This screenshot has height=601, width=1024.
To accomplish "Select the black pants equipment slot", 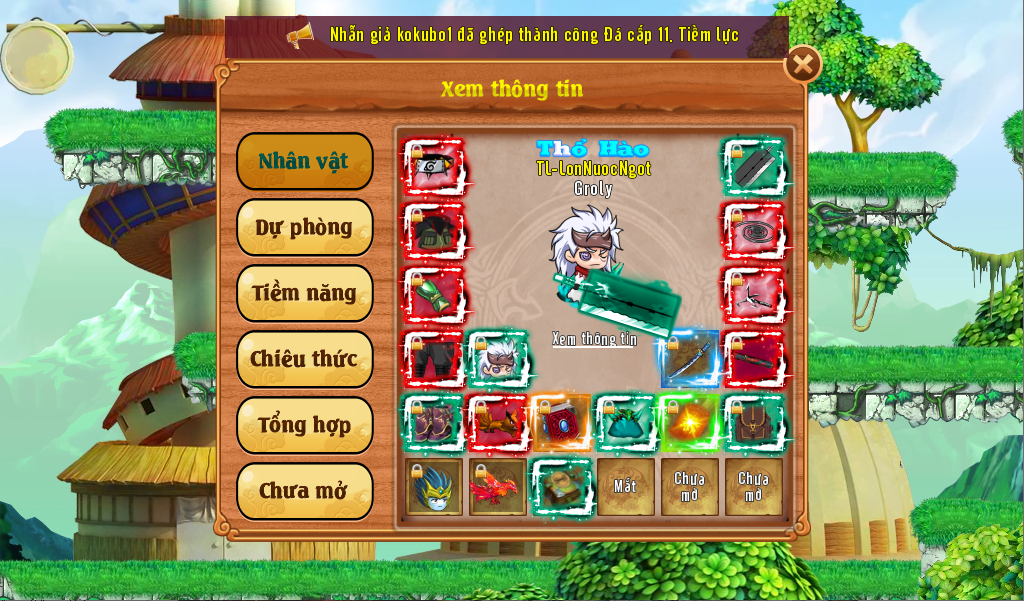I will 434,359.
